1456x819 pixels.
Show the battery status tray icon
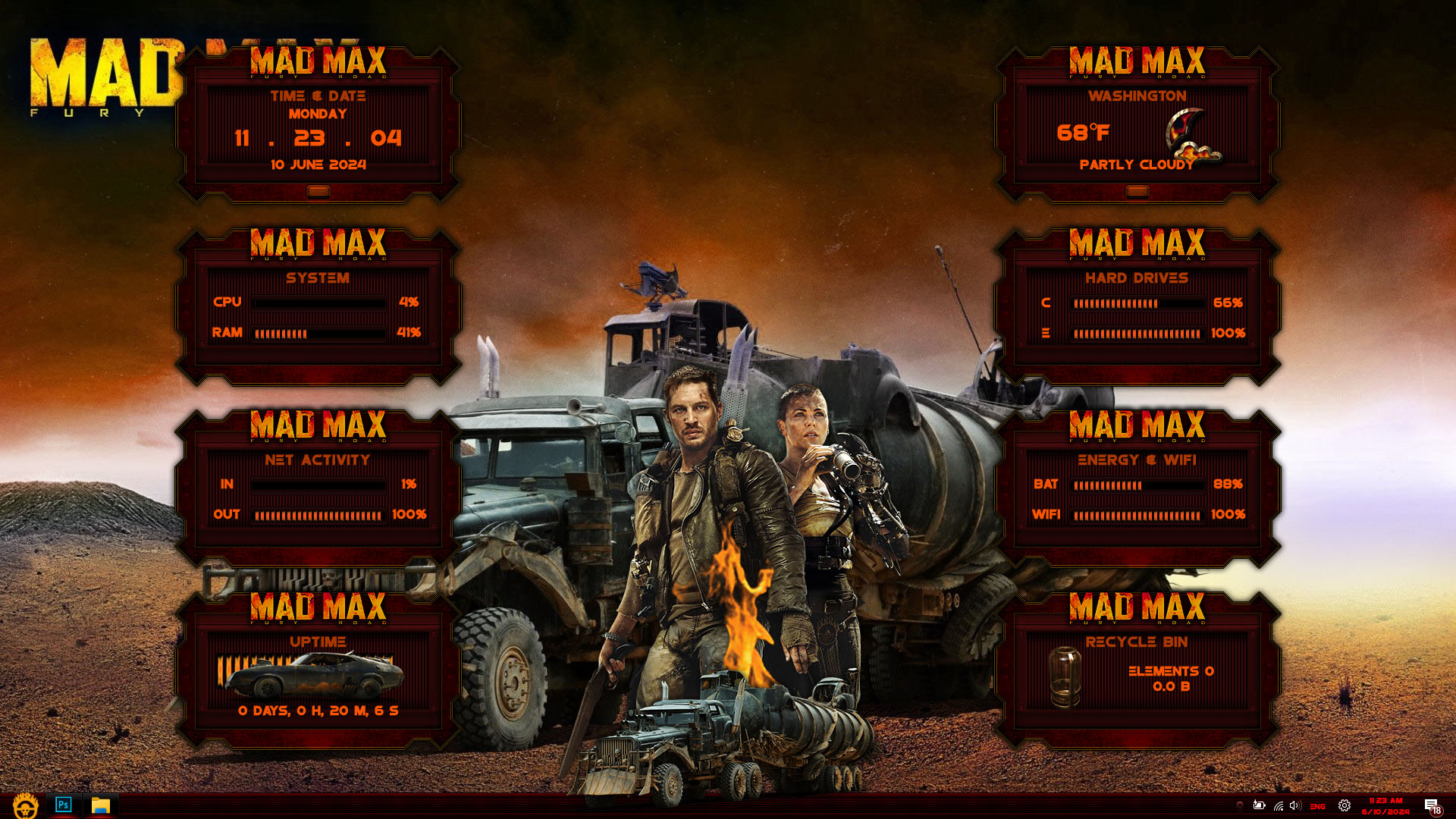[1259, 805]
